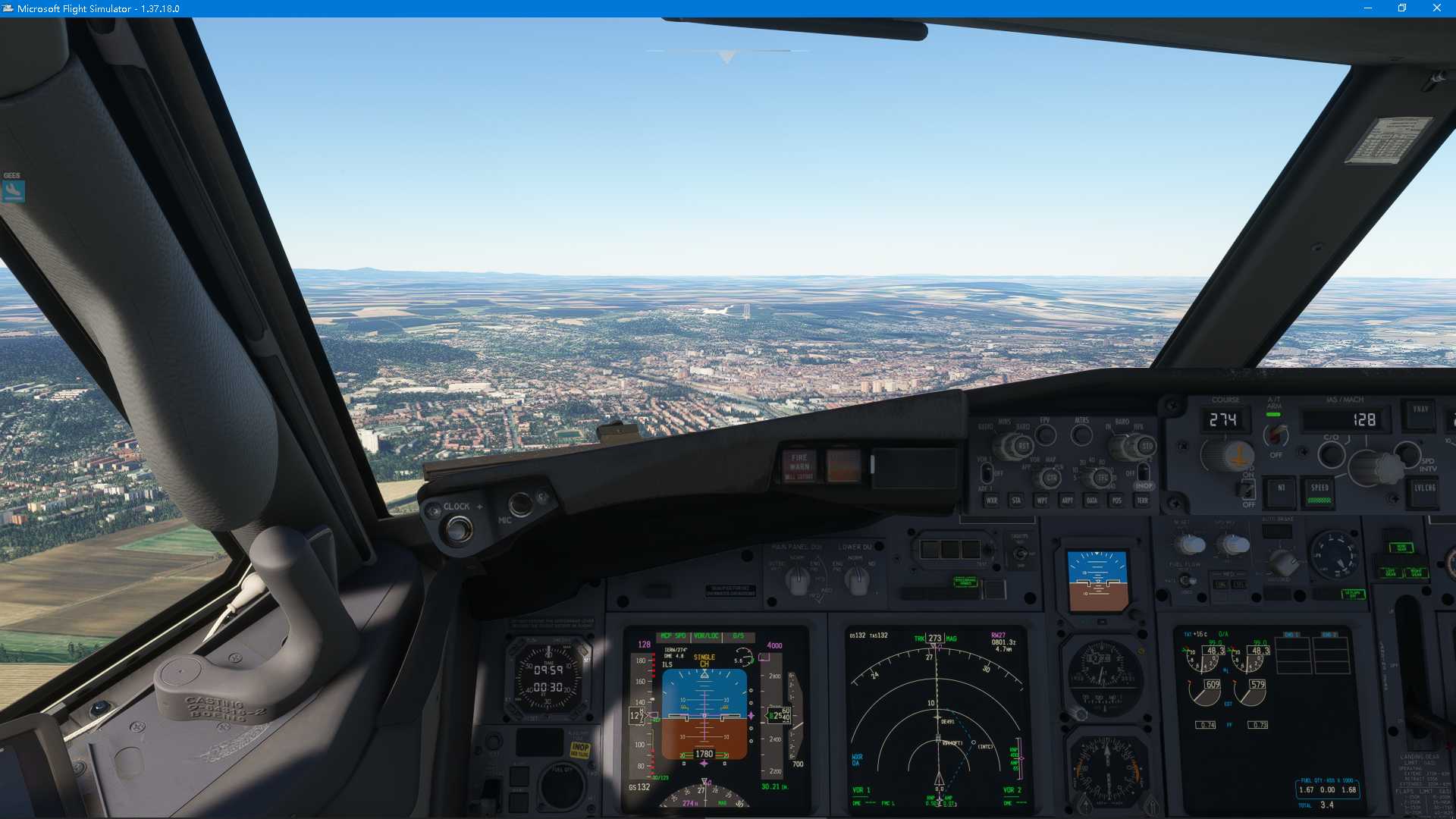Image resolution: width=1456 pixels, height=819 pixels.
Task: Flip the VOR 1 selector switch to OFF
Action: tap(987, 472)
